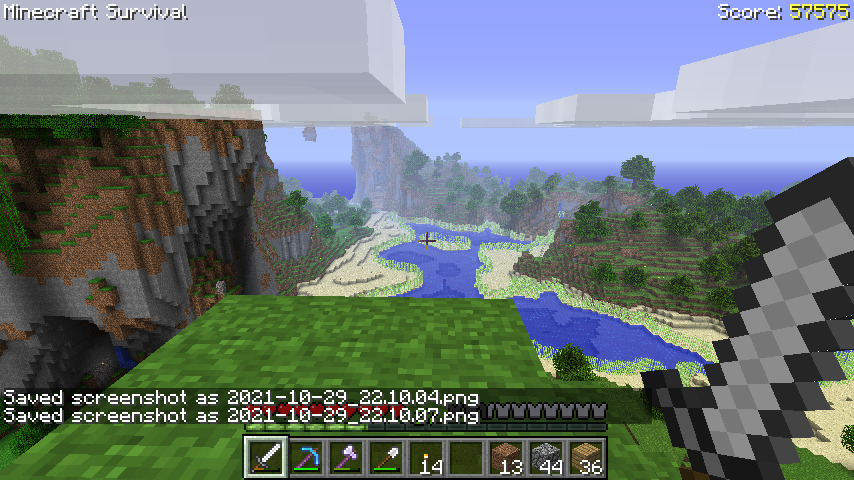
Task: Switch to the stack of 14 torches
Action: pos(427,459)
